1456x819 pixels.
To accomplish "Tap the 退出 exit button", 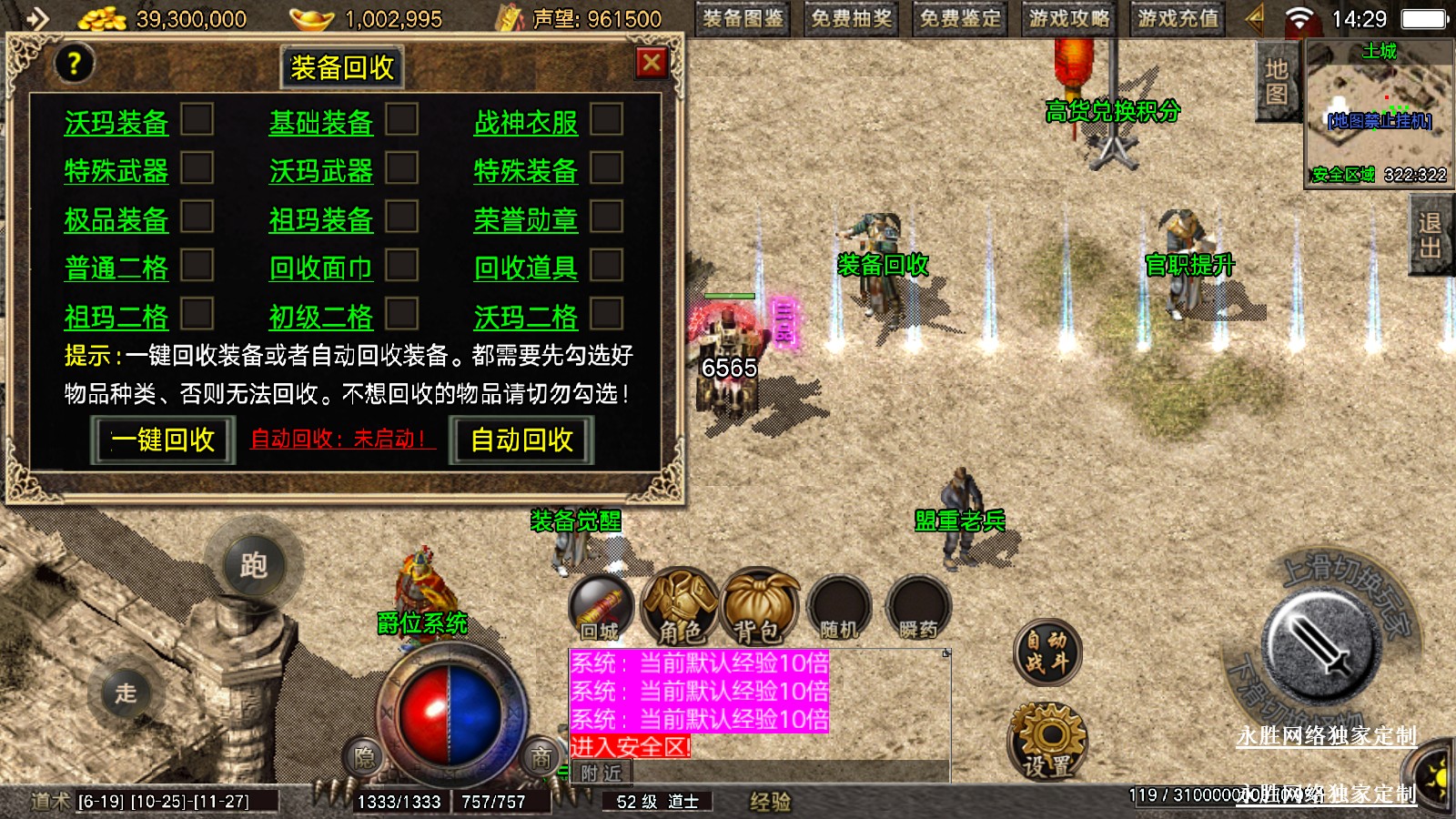I will coord(1429,236).
